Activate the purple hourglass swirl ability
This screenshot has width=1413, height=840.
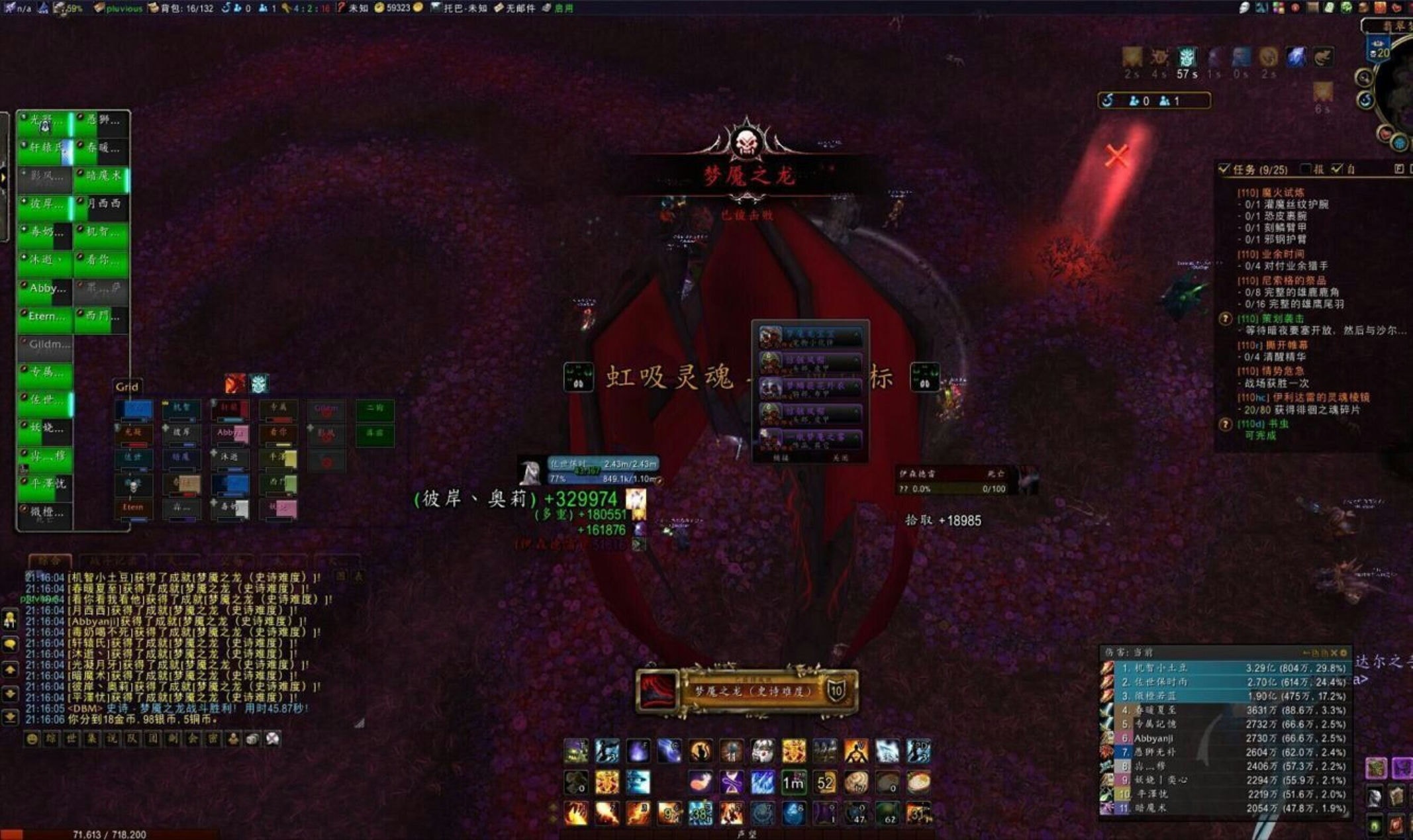tap(731, 783)
